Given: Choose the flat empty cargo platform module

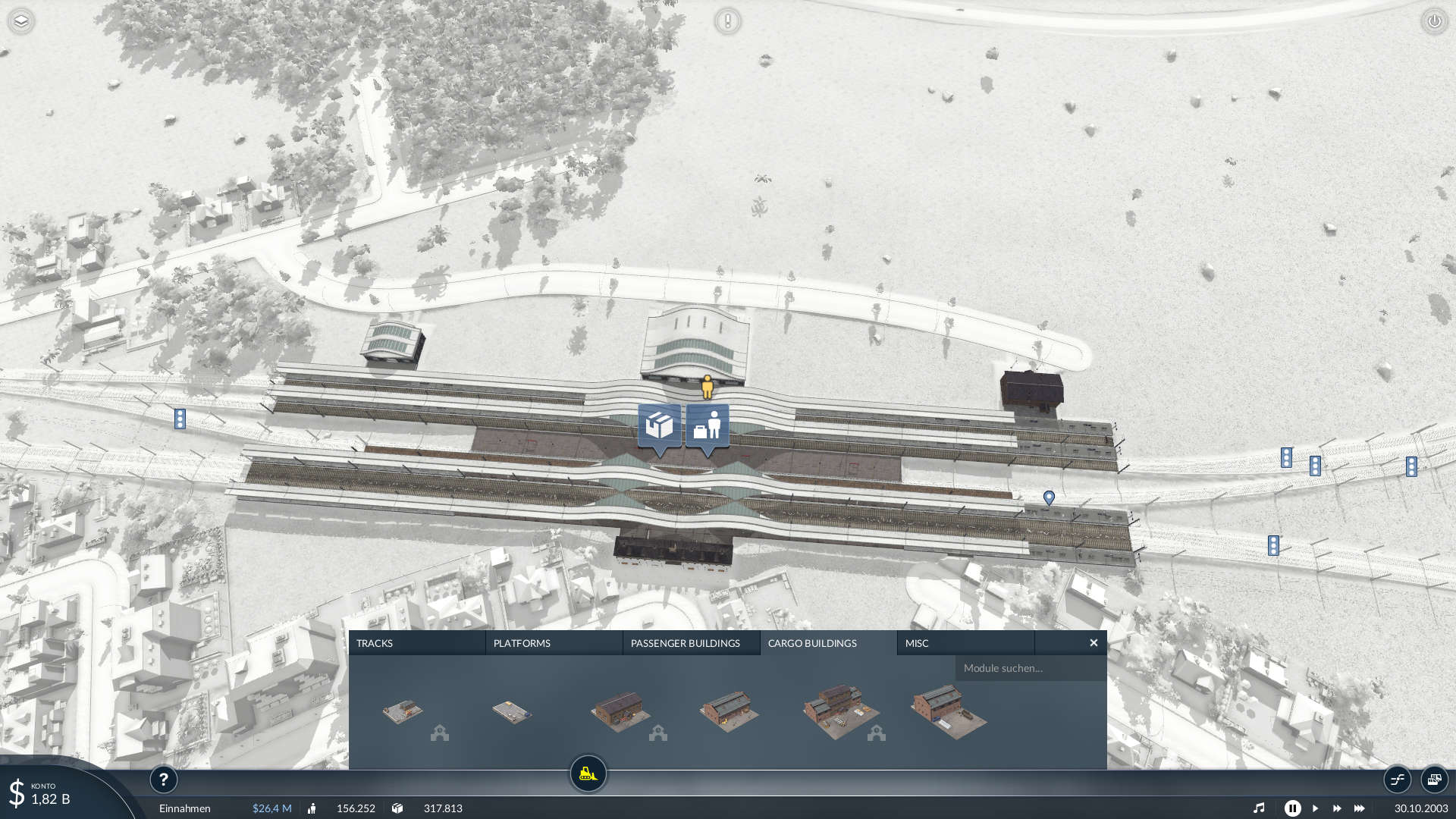Looking at the screenshot, I should [x=512, y=712].
